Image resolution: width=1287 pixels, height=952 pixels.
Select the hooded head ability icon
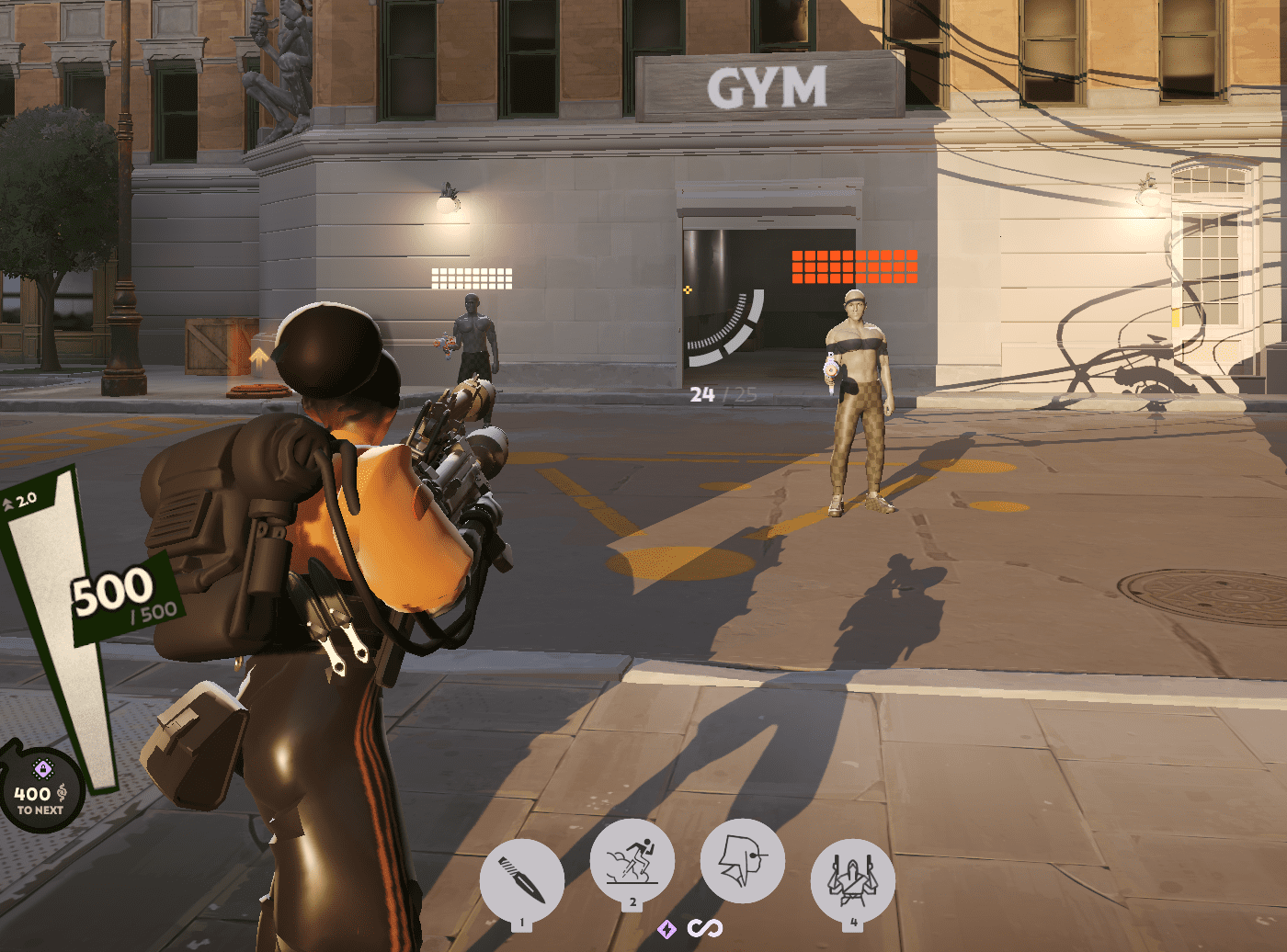pyautogui.click(x=742, y=860)
